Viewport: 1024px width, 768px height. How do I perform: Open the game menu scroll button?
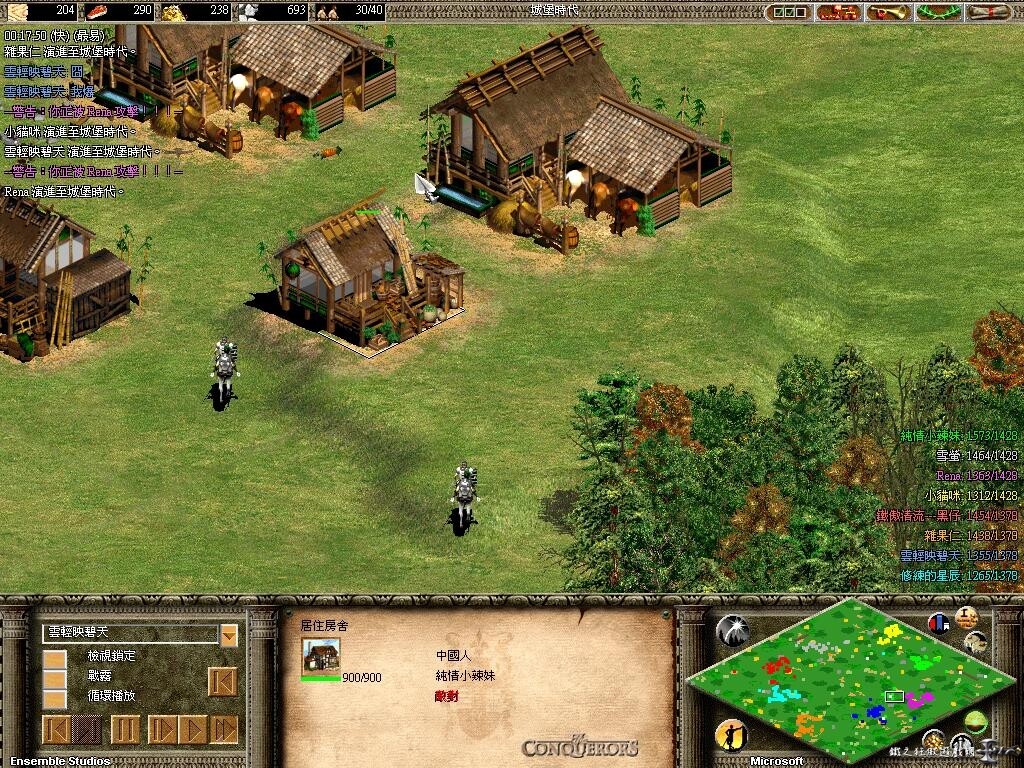(x=987, y=12)
